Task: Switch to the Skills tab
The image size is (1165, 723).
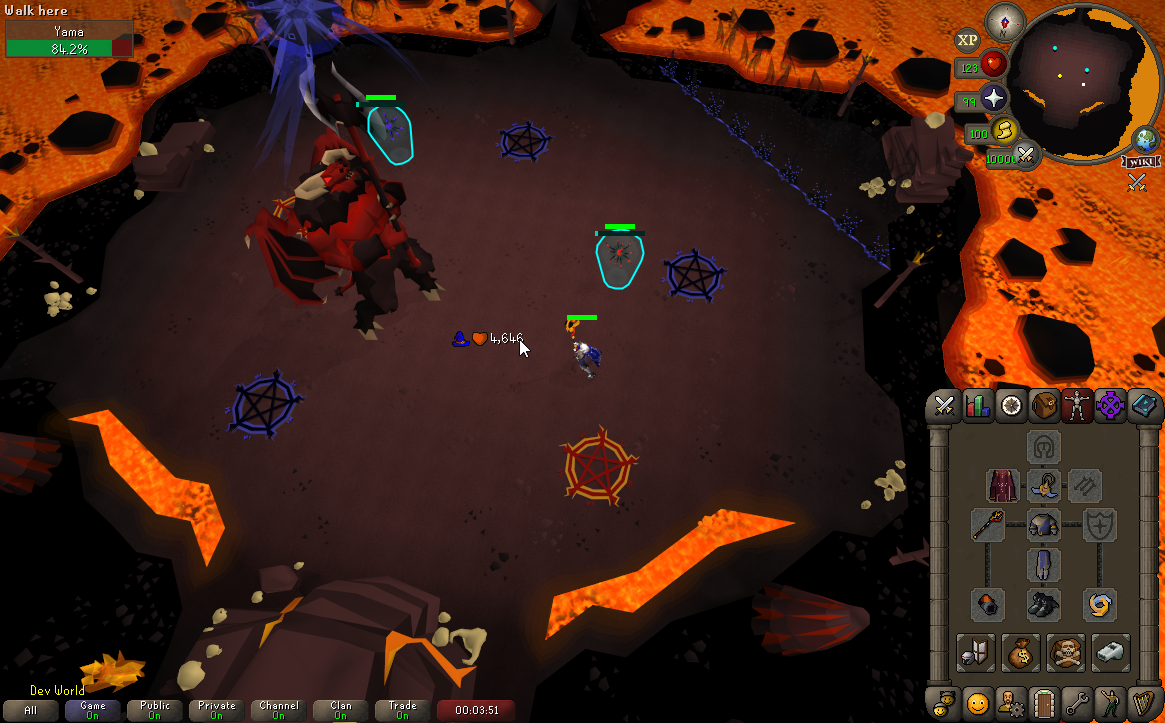Action: 978,405
